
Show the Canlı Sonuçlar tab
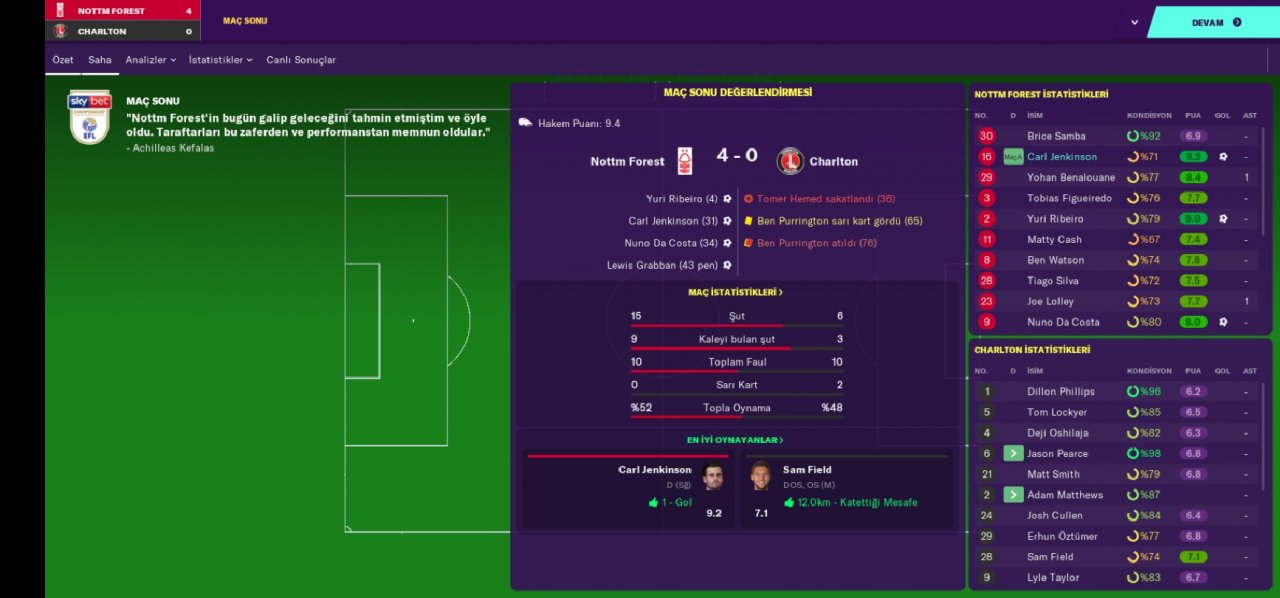tap(301, 60)
